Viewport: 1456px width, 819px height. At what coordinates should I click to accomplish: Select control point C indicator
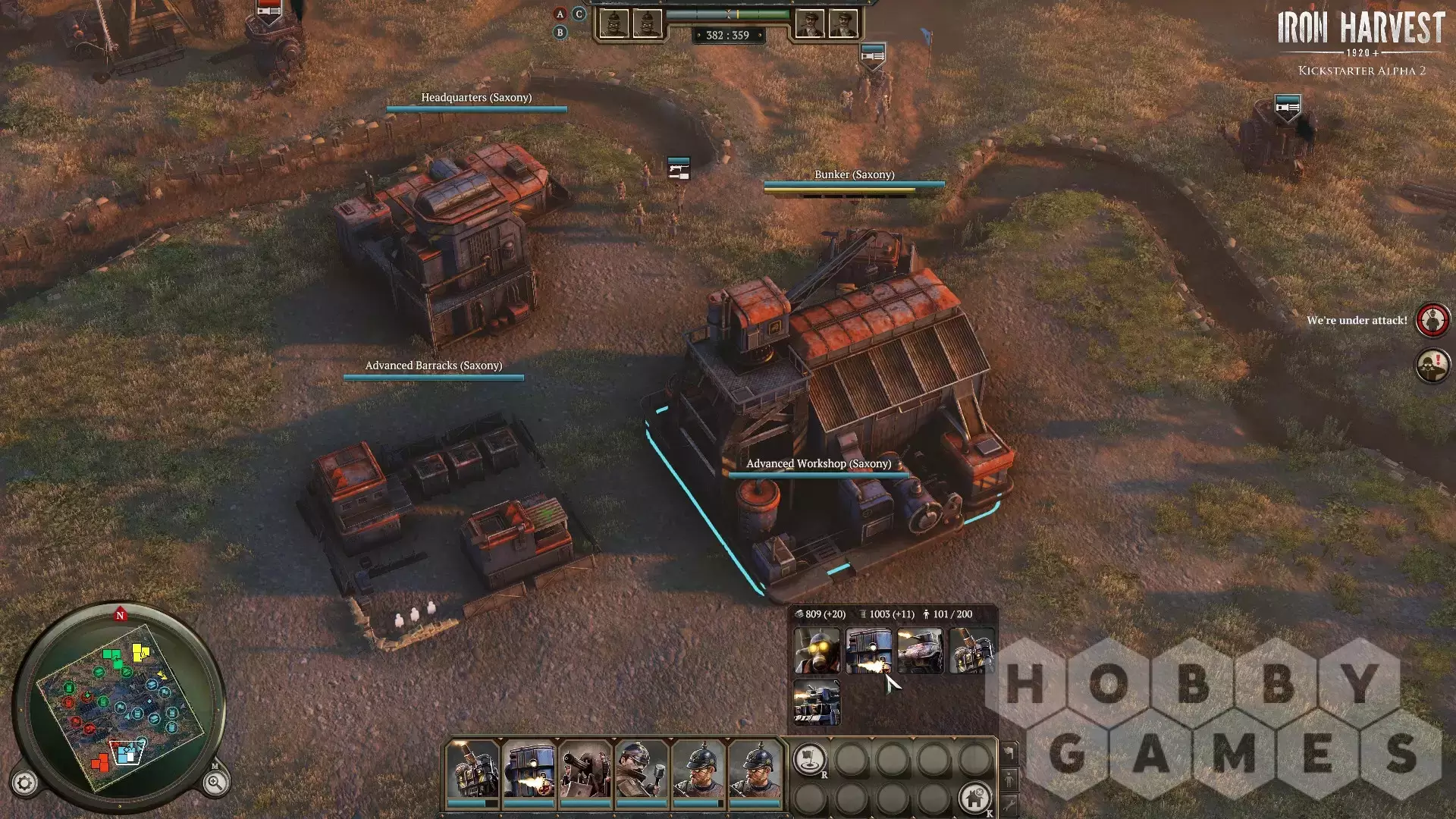(x=579, y=14)
